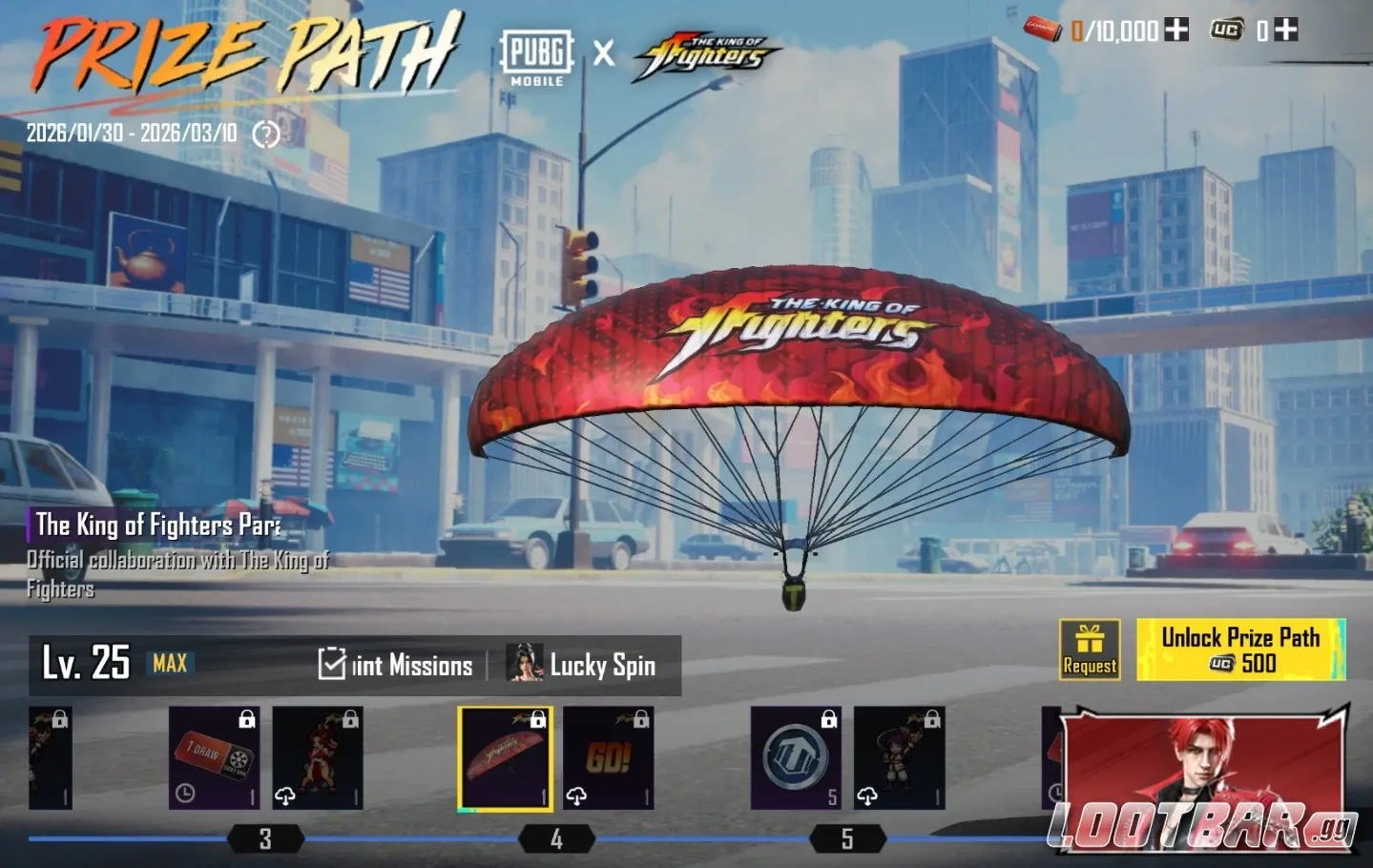Click the MAX level badge

[x=169, y=665]
